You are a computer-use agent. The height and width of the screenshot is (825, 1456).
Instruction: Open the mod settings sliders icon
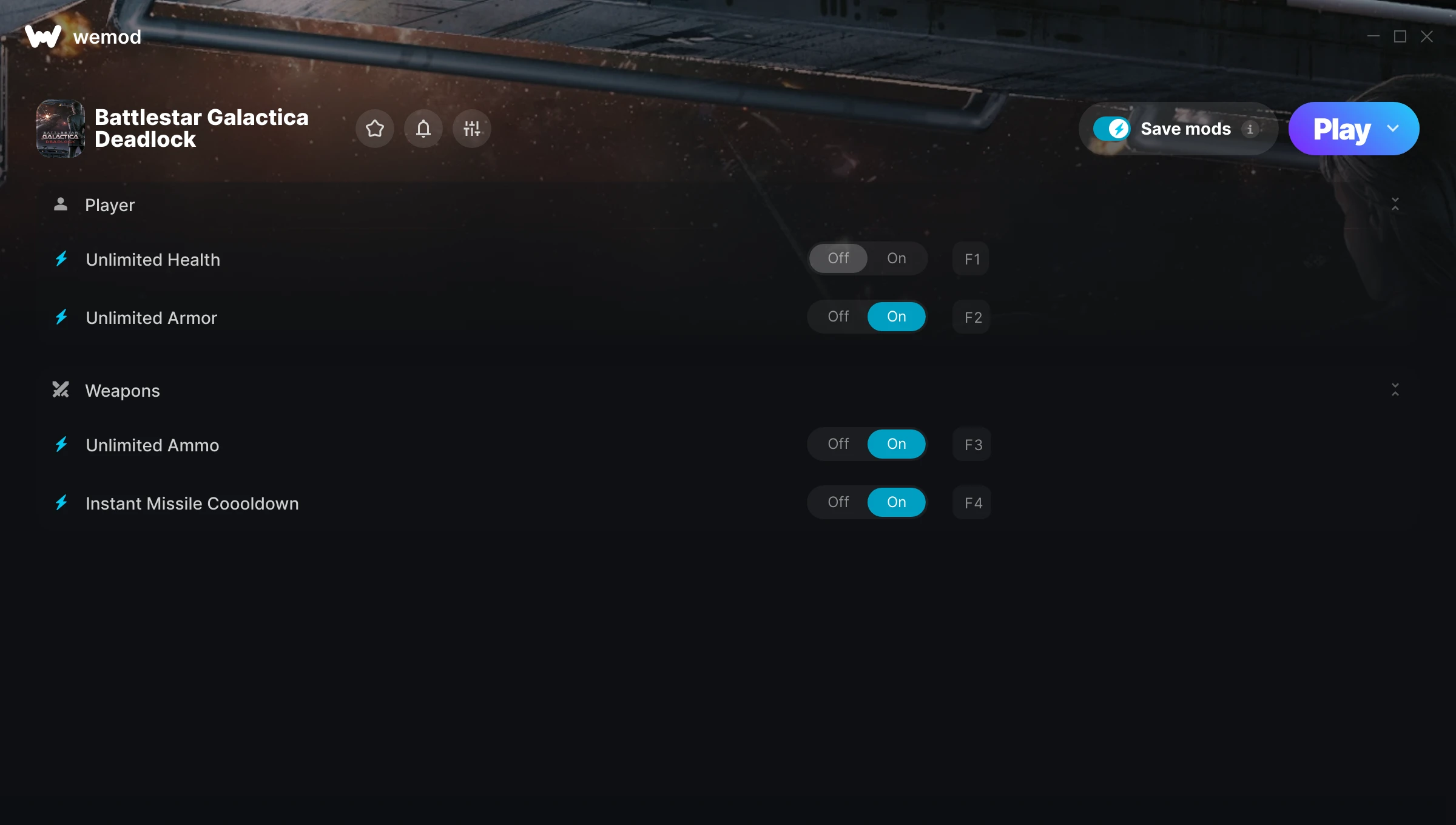471,129
